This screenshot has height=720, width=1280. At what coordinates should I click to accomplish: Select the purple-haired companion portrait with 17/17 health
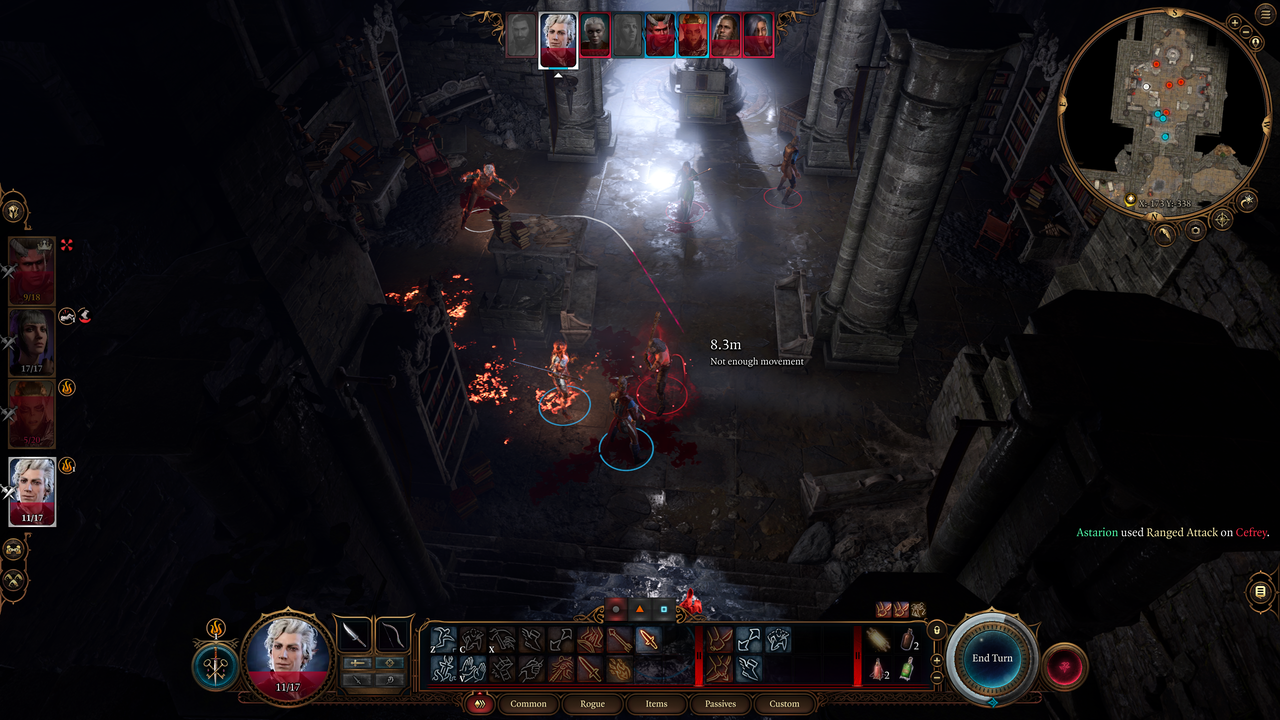[x=32, y=341]
